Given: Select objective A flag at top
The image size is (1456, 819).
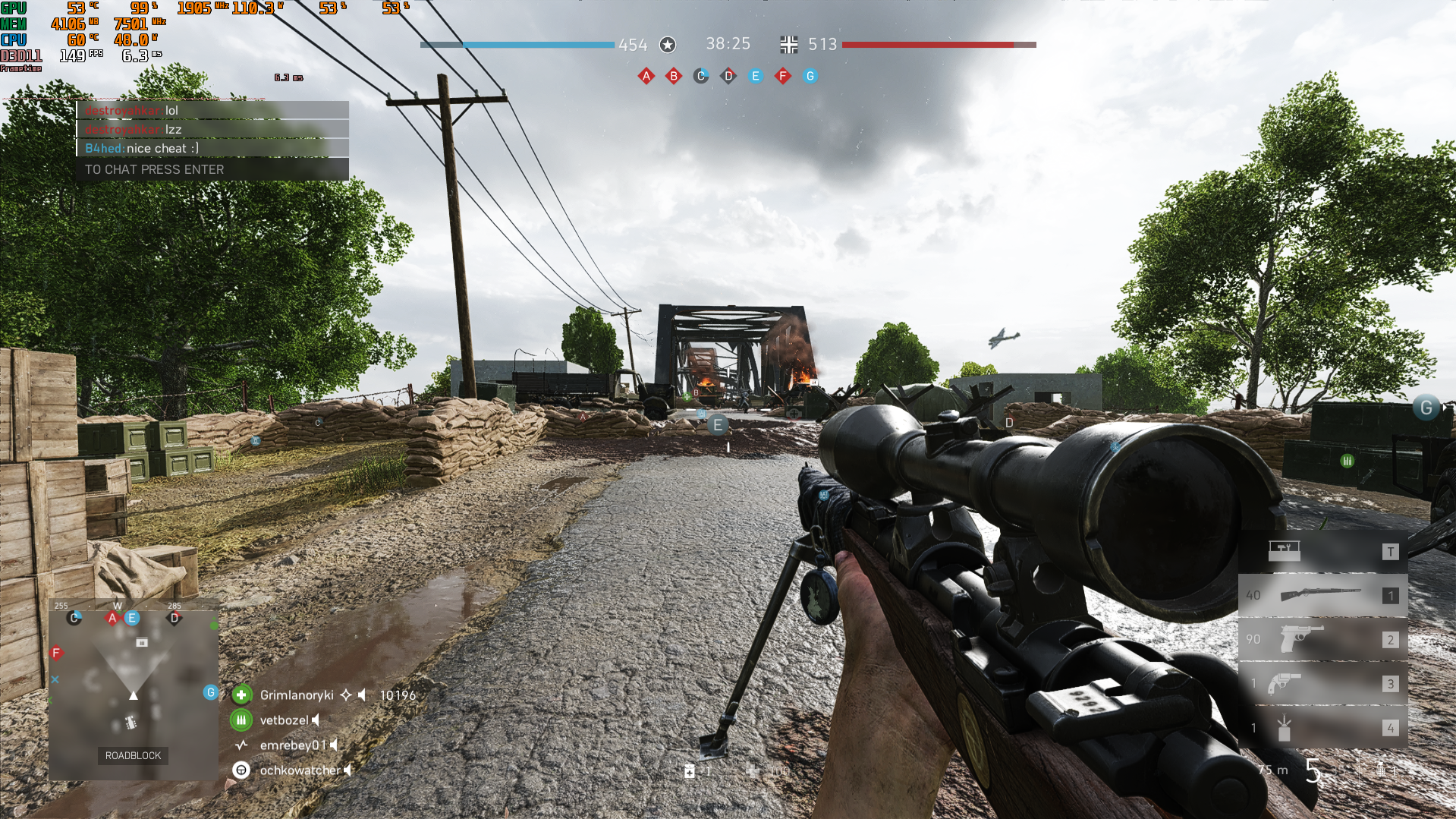Looking at the screenshot, I should click(x=646, y=76).
